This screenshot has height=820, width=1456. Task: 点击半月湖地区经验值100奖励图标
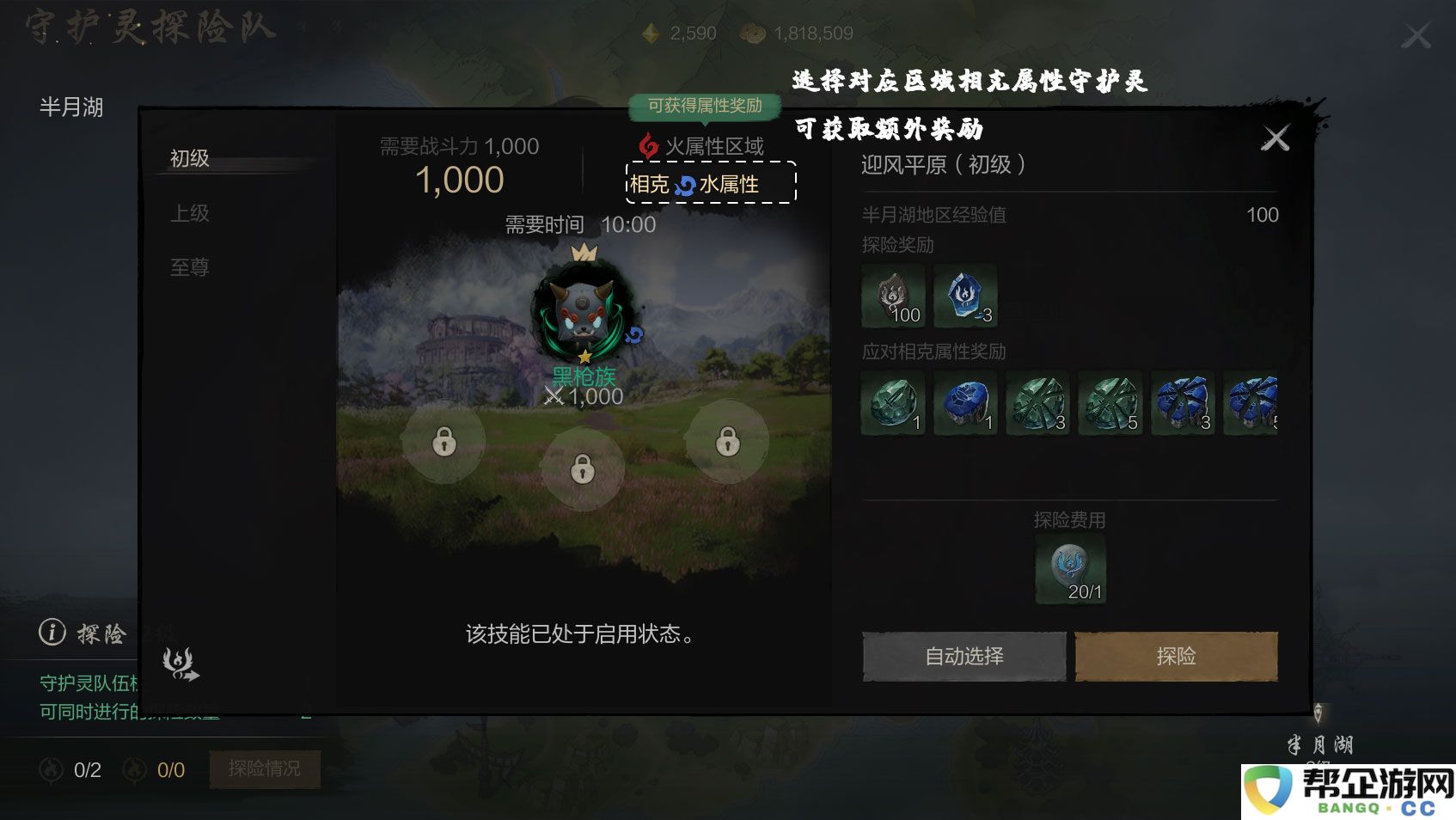(892, 297)
